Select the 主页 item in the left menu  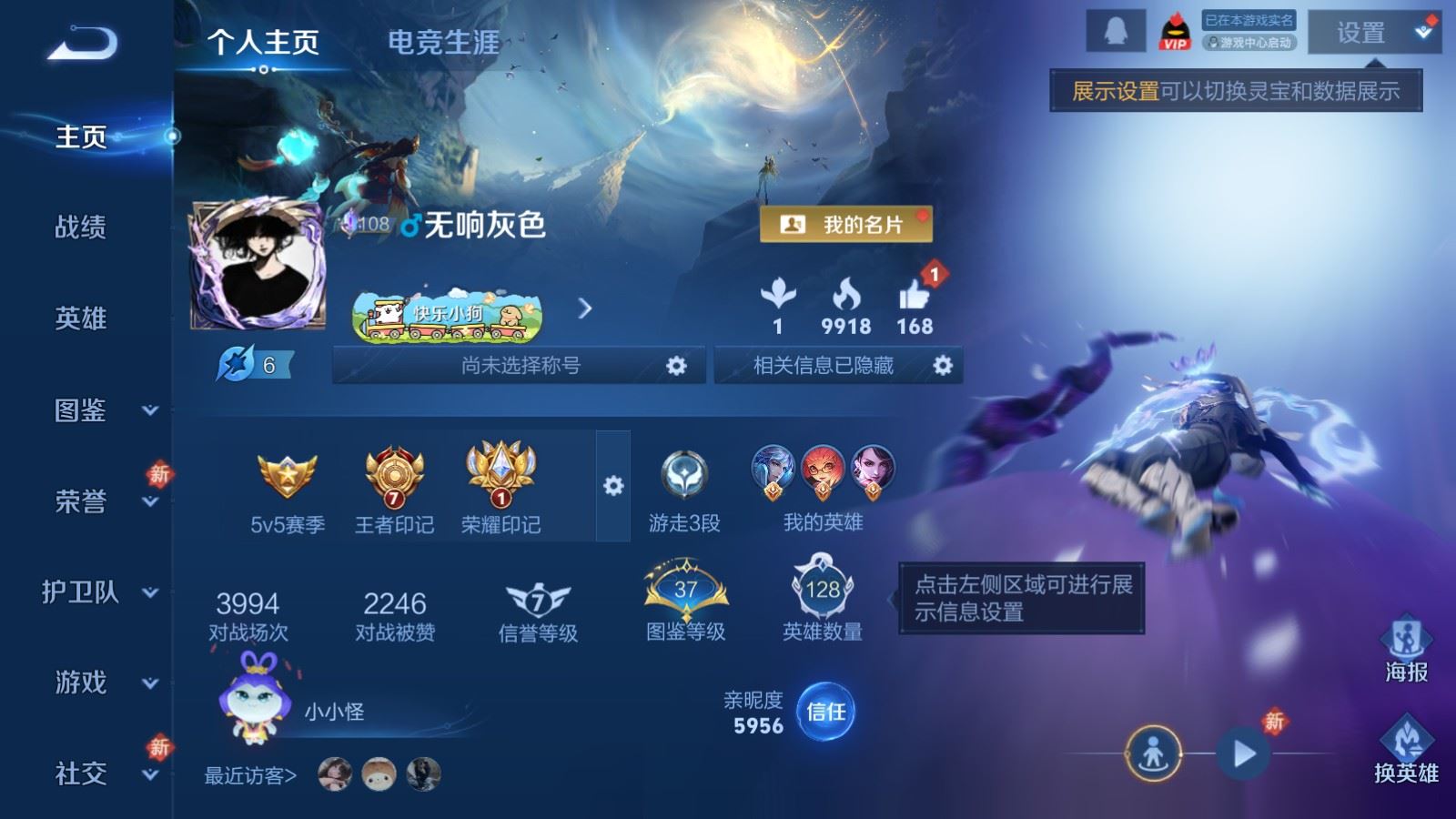(x=80, y=137)
